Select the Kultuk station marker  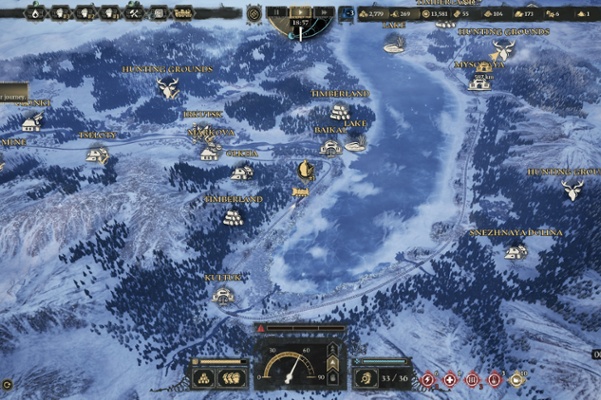(x=223, y=295)
